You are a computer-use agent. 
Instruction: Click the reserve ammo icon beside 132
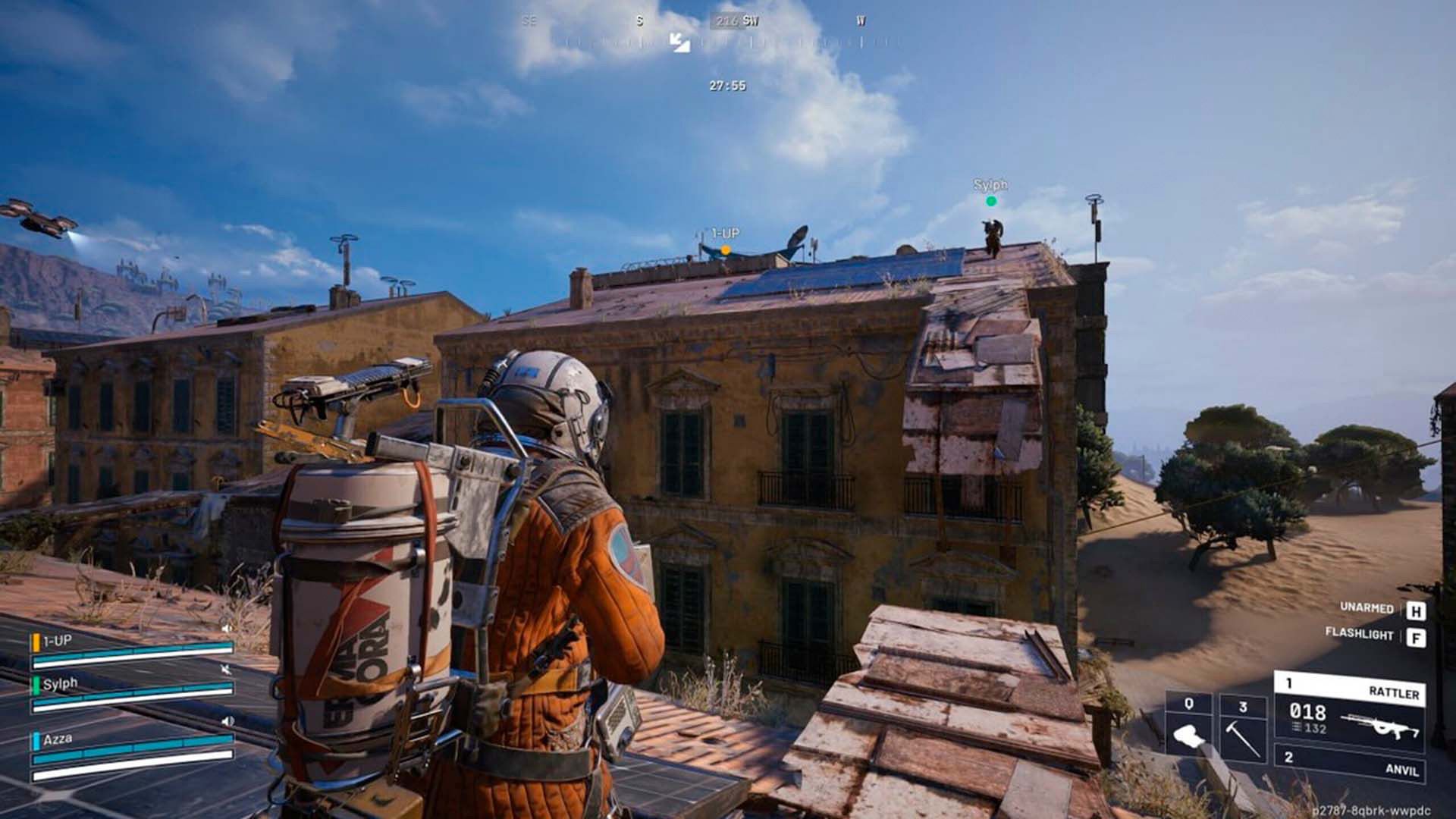(x=1296, y=727)
